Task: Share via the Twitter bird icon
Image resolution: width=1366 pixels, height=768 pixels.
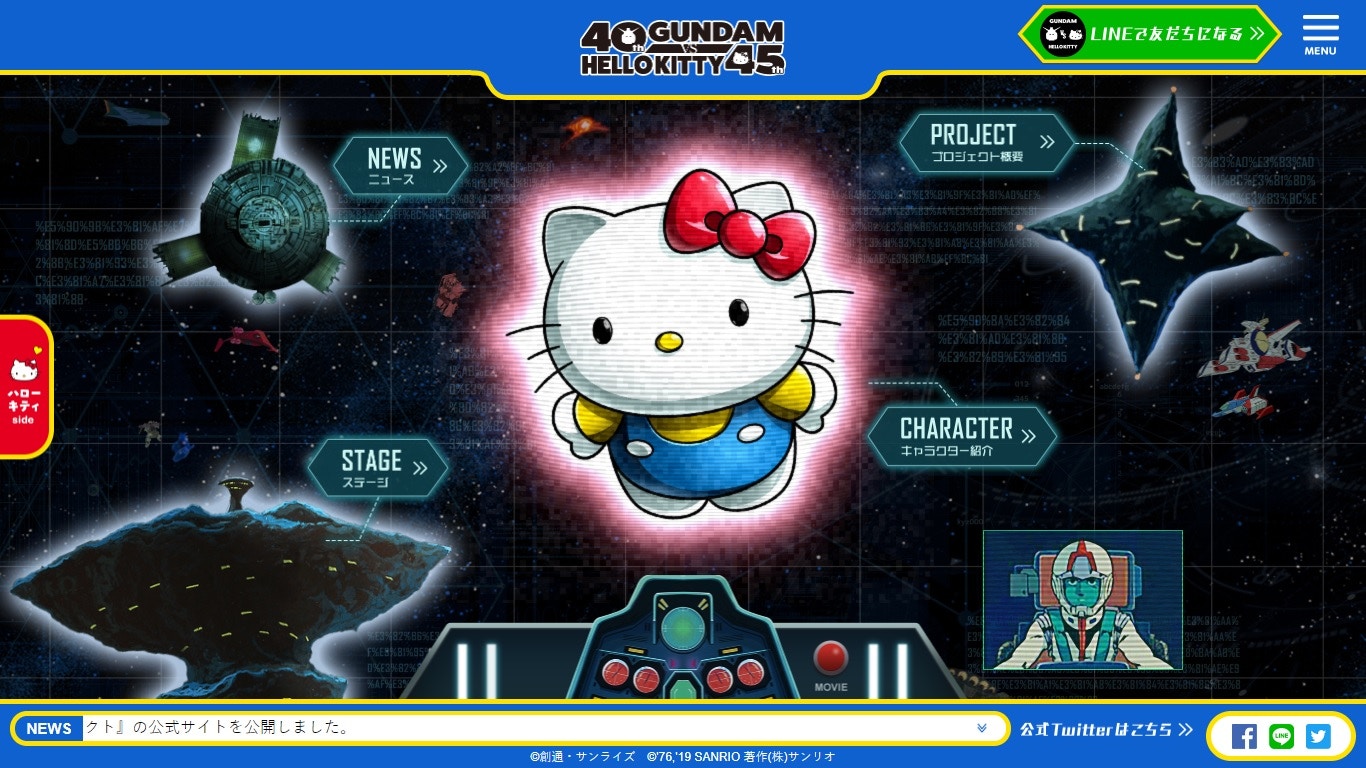Action: pyautogui.click(x=1318, y=737)
